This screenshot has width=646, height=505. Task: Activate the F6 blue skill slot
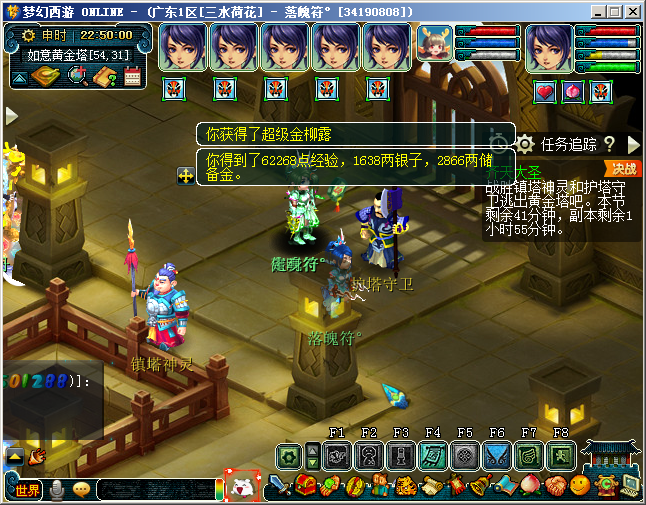point(496,456)
